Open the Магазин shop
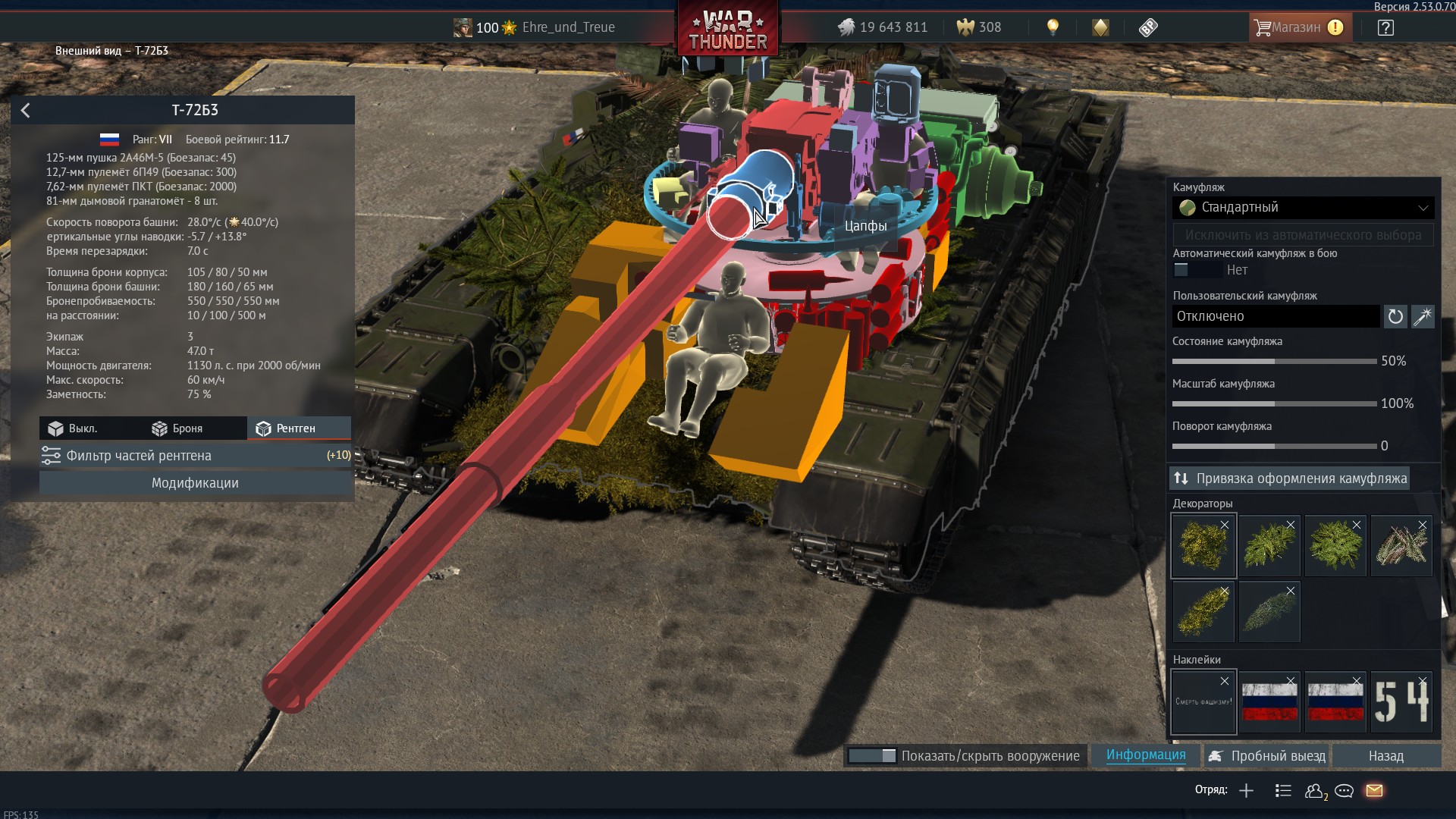1456x819 pixels. (1297, 27)
